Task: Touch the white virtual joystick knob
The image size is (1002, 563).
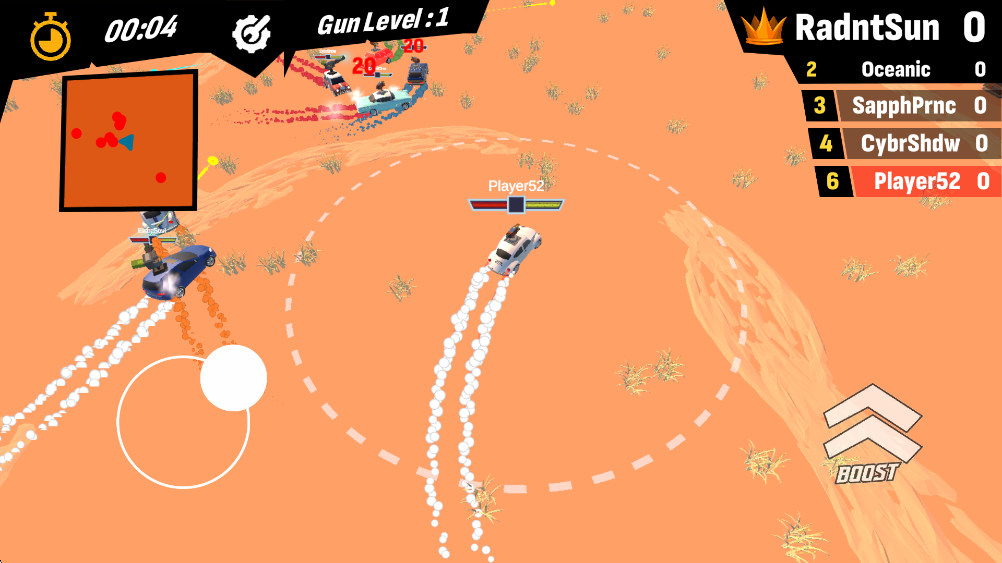Action: [233, 378]
